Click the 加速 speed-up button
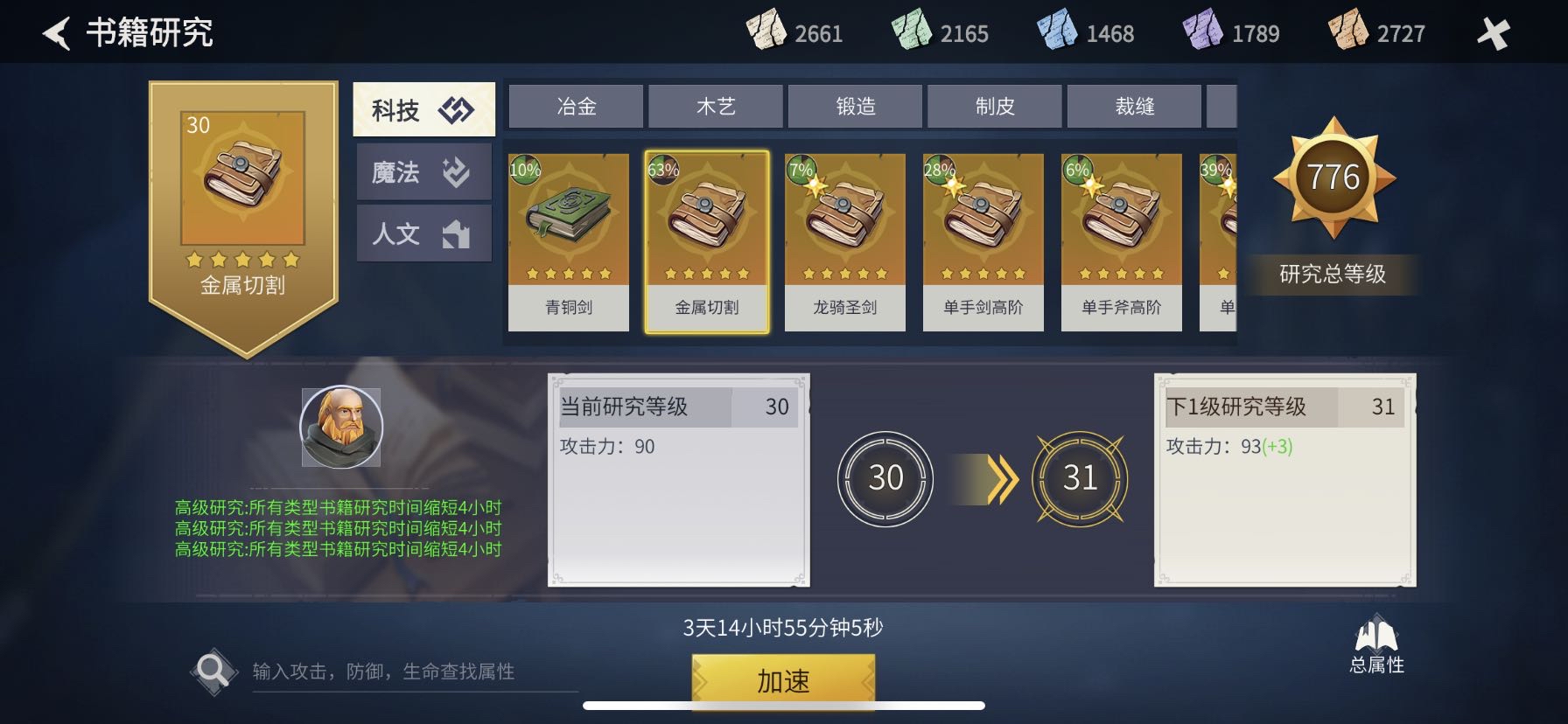 coord(783,680)
